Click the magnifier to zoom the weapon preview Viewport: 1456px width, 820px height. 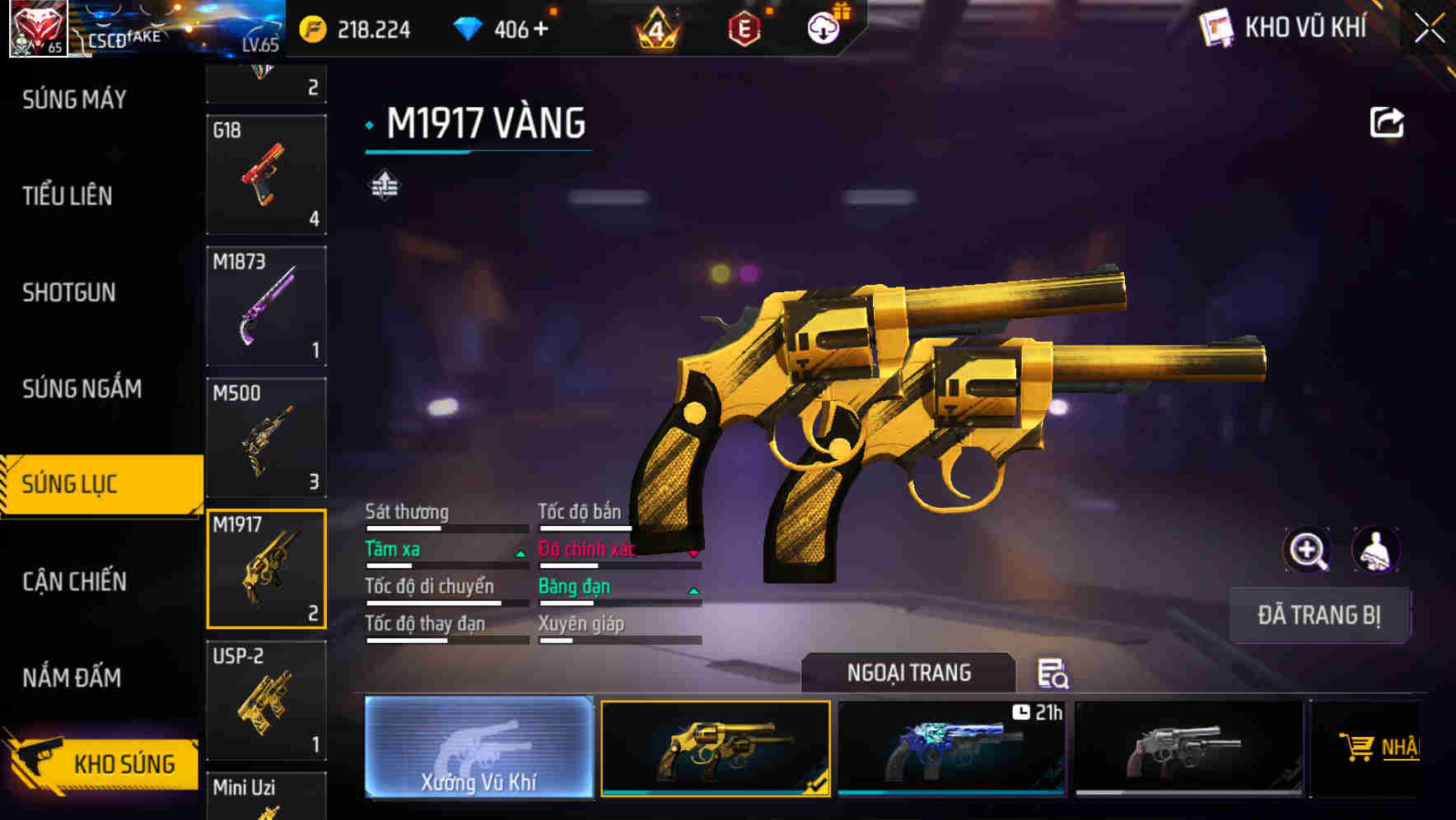pyautogui.click(x=1308, y=550)
